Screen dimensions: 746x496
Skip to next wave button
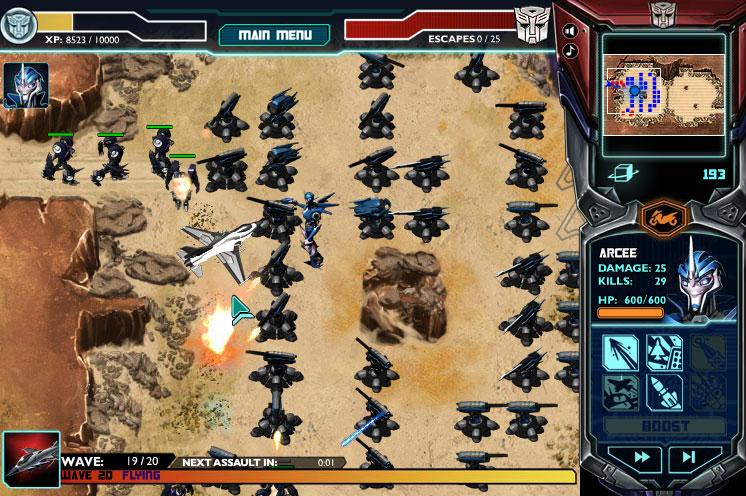click(x=690, y=458)
